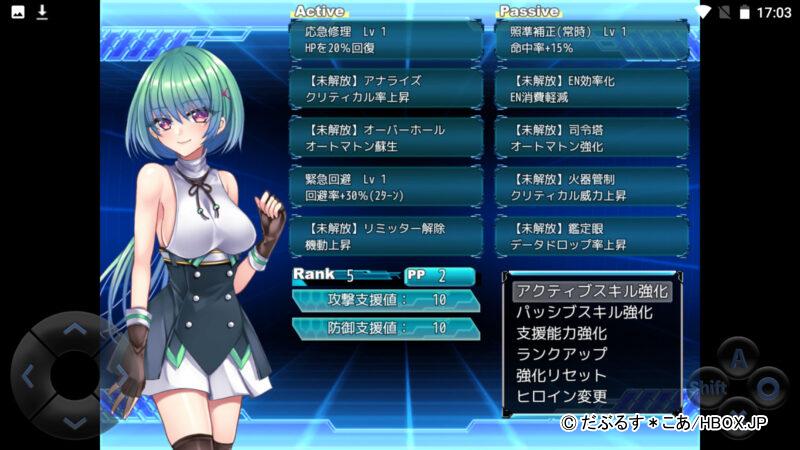Select 照準補正(常時) passive skill
Image resolution: width=800 pixels, height=450 pixels.
[x=593, y=40]
